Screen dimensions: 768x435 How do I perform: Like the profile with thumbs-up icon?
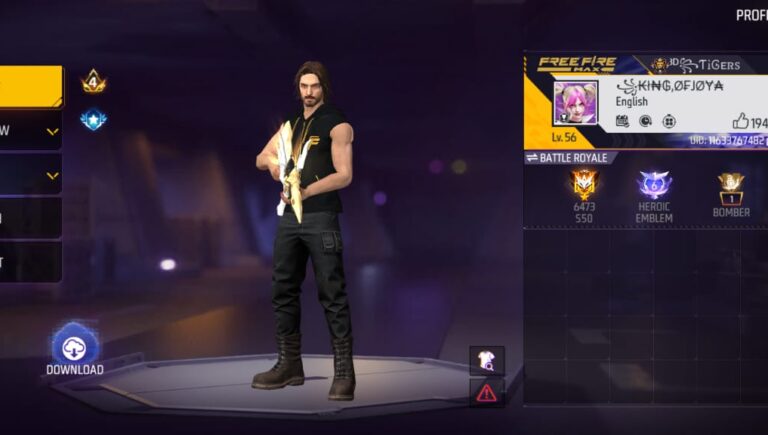[x=740, y=120]
